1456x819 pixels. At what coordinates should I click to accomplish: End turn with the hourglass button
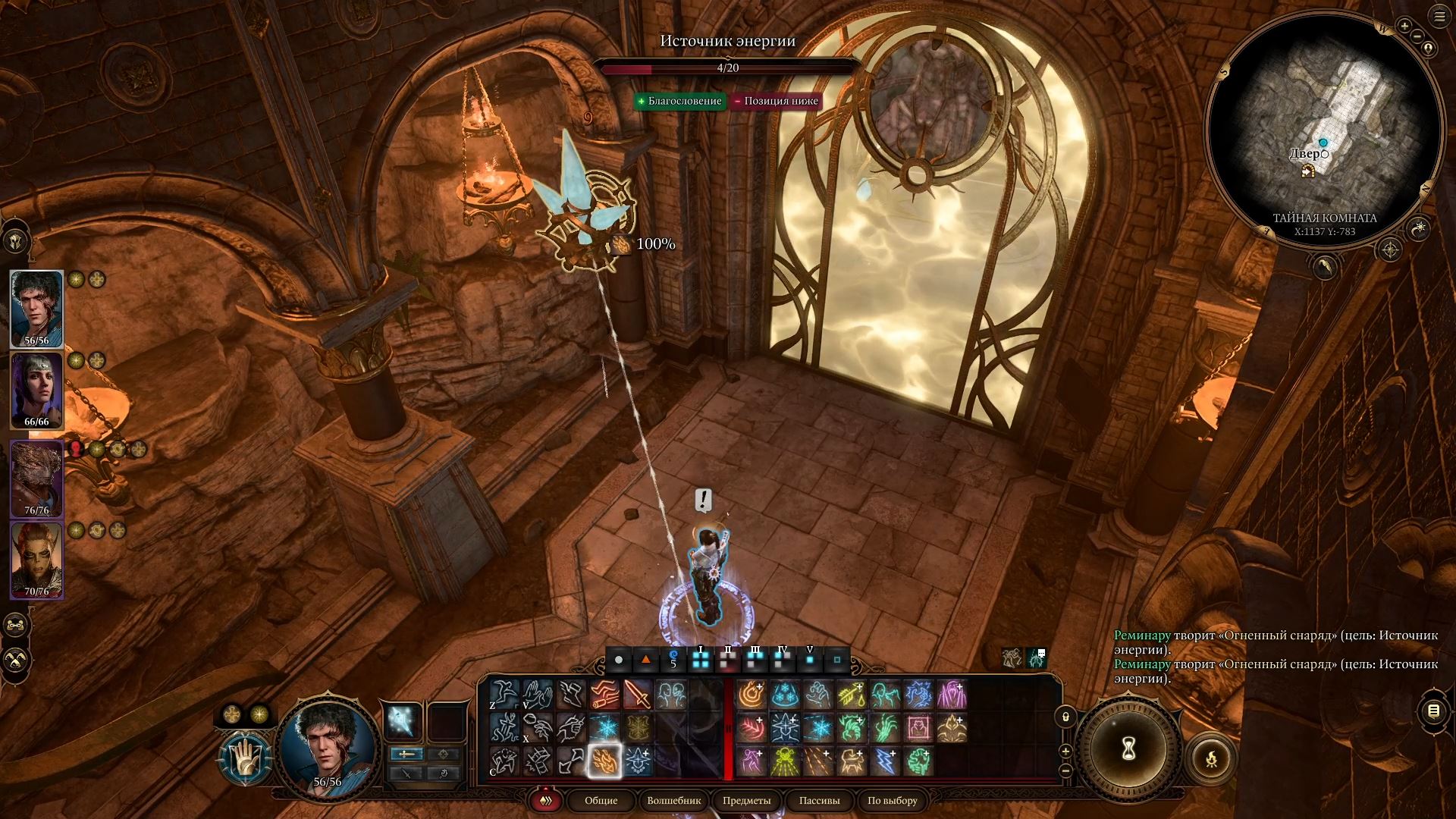pos(1128,749)
